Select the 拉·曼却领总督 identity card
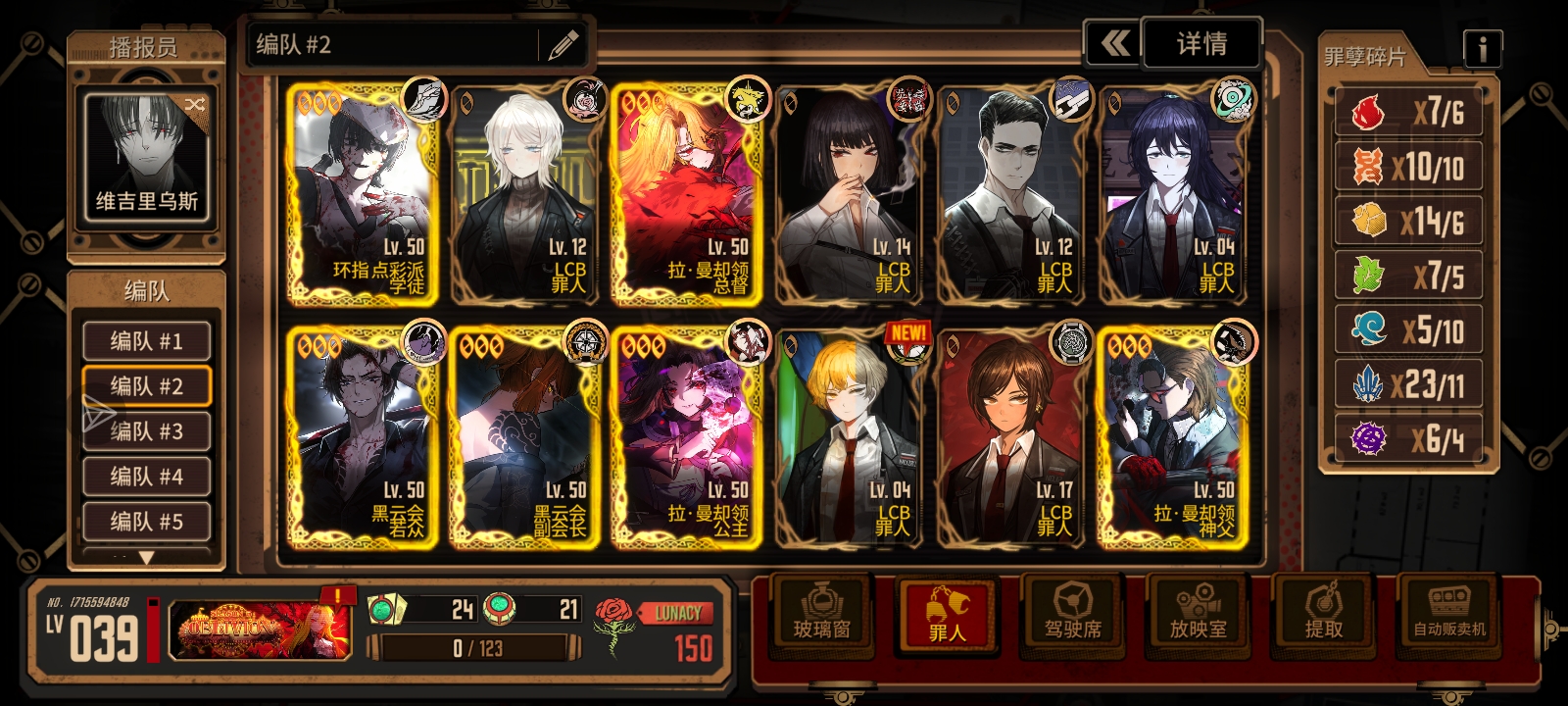This screenshot has width=1568, height=706. (688, 194)
